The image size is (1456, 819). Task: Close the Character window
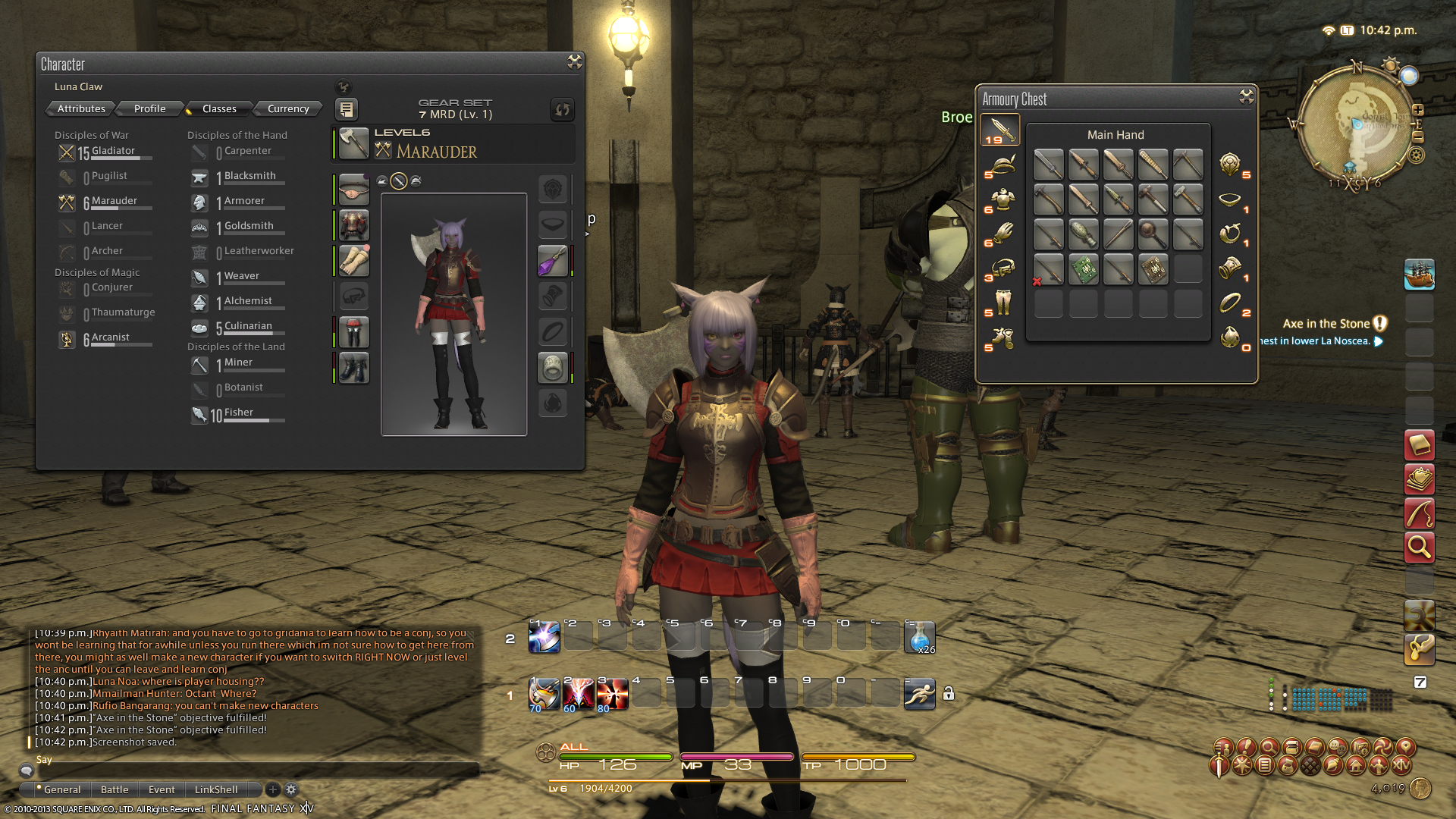[x=575, y=62]
